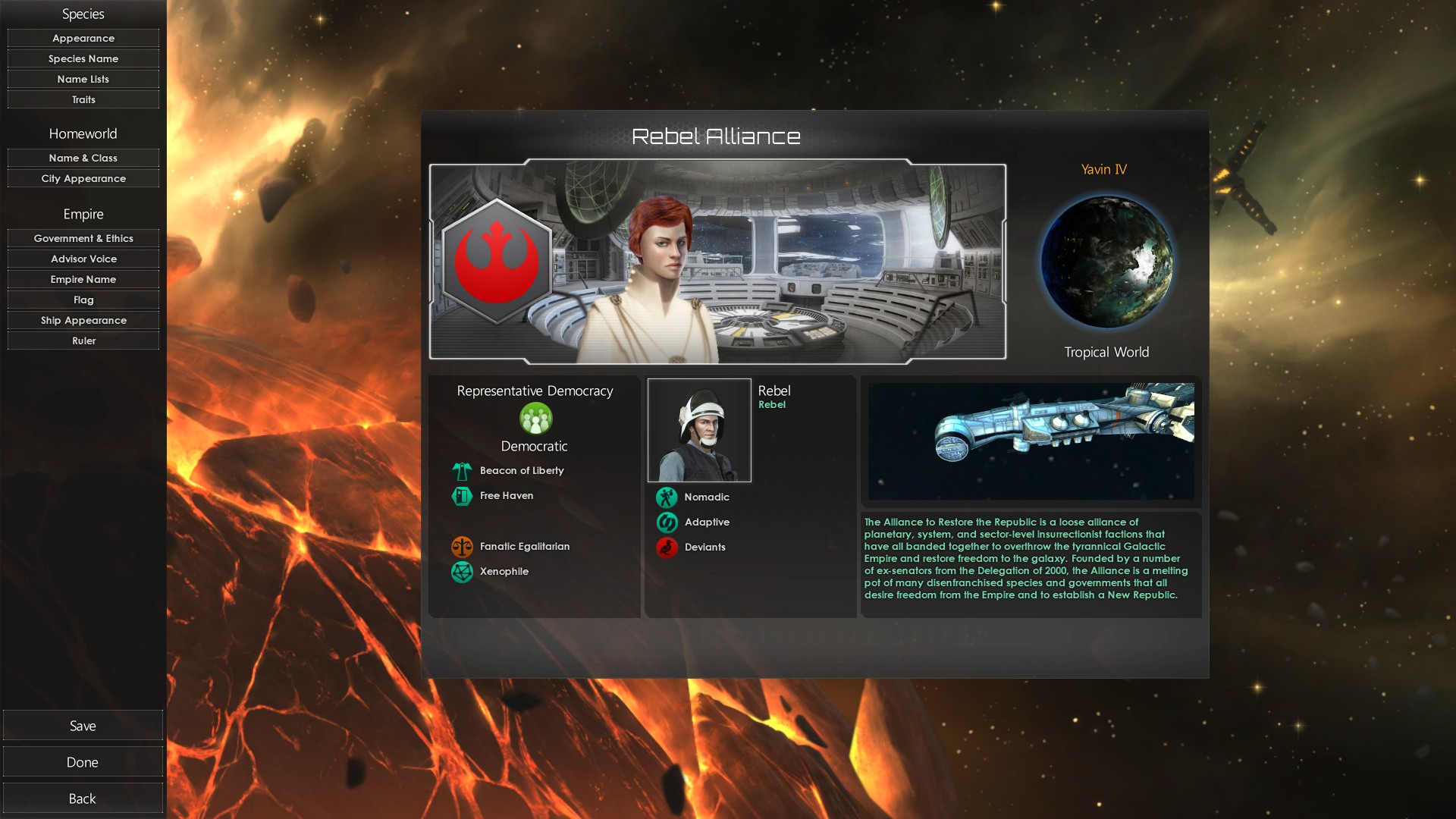Image resolution: width=1456 pixels, height=819 pixels.
Task: Open homeworld Name & Class
Action: (83, 158)
